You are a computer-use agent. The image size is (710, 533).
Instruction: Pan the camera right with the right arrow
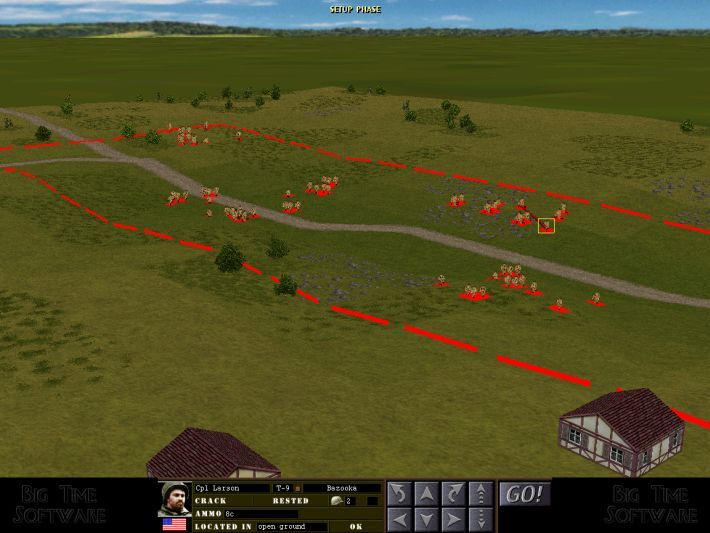click(453, 519)
